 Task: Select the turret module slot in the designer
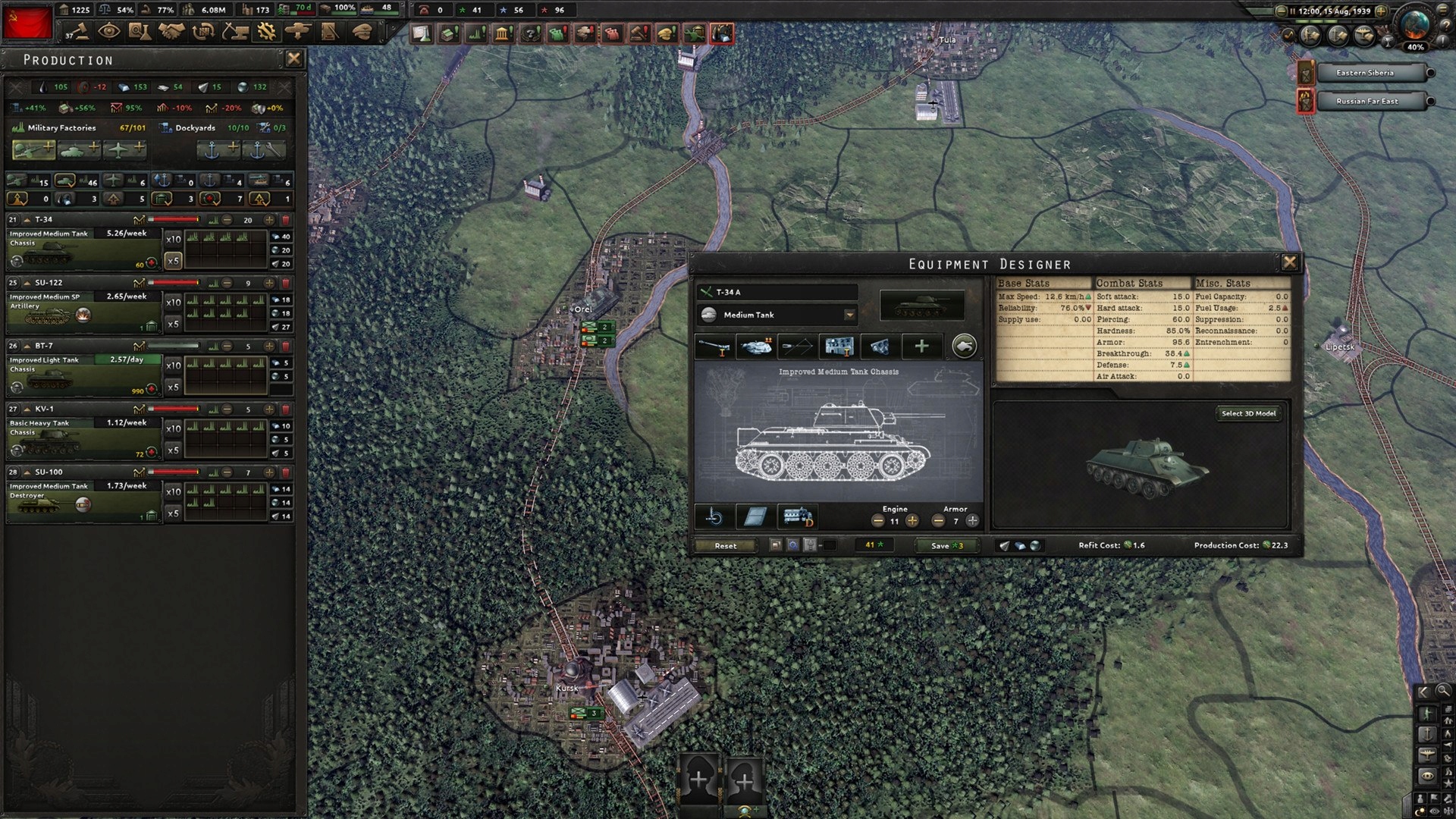click(x=755, y=347)
